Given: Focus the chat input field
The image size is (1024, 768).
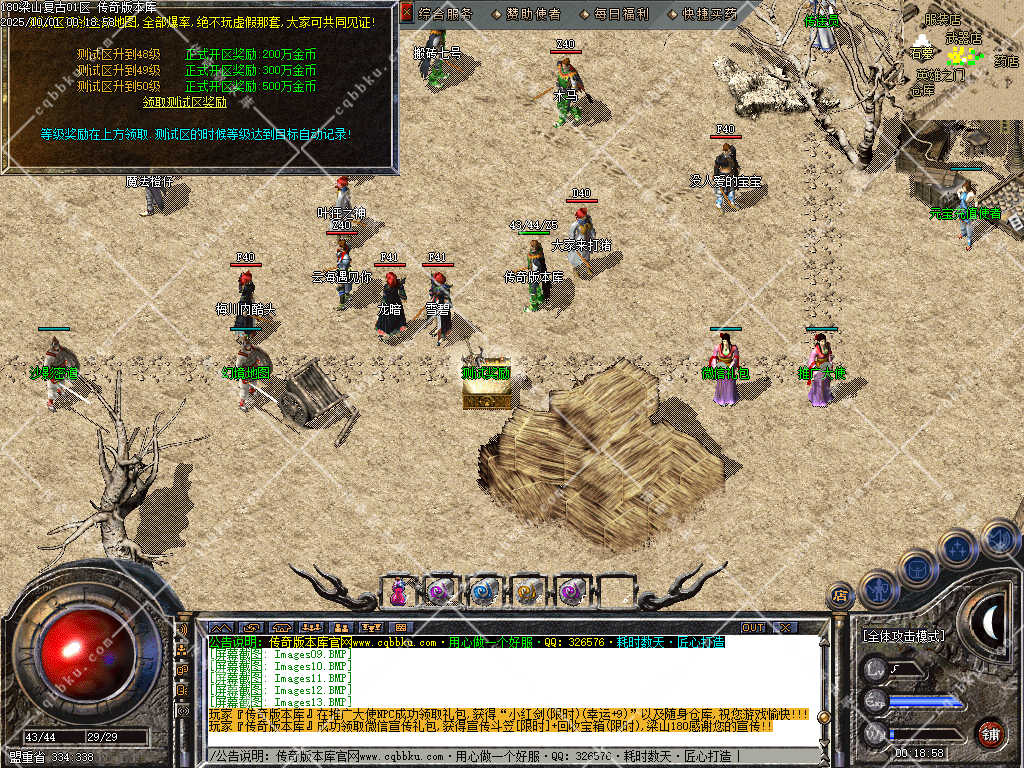Looking at the screenshot, I should click(500, 757).
